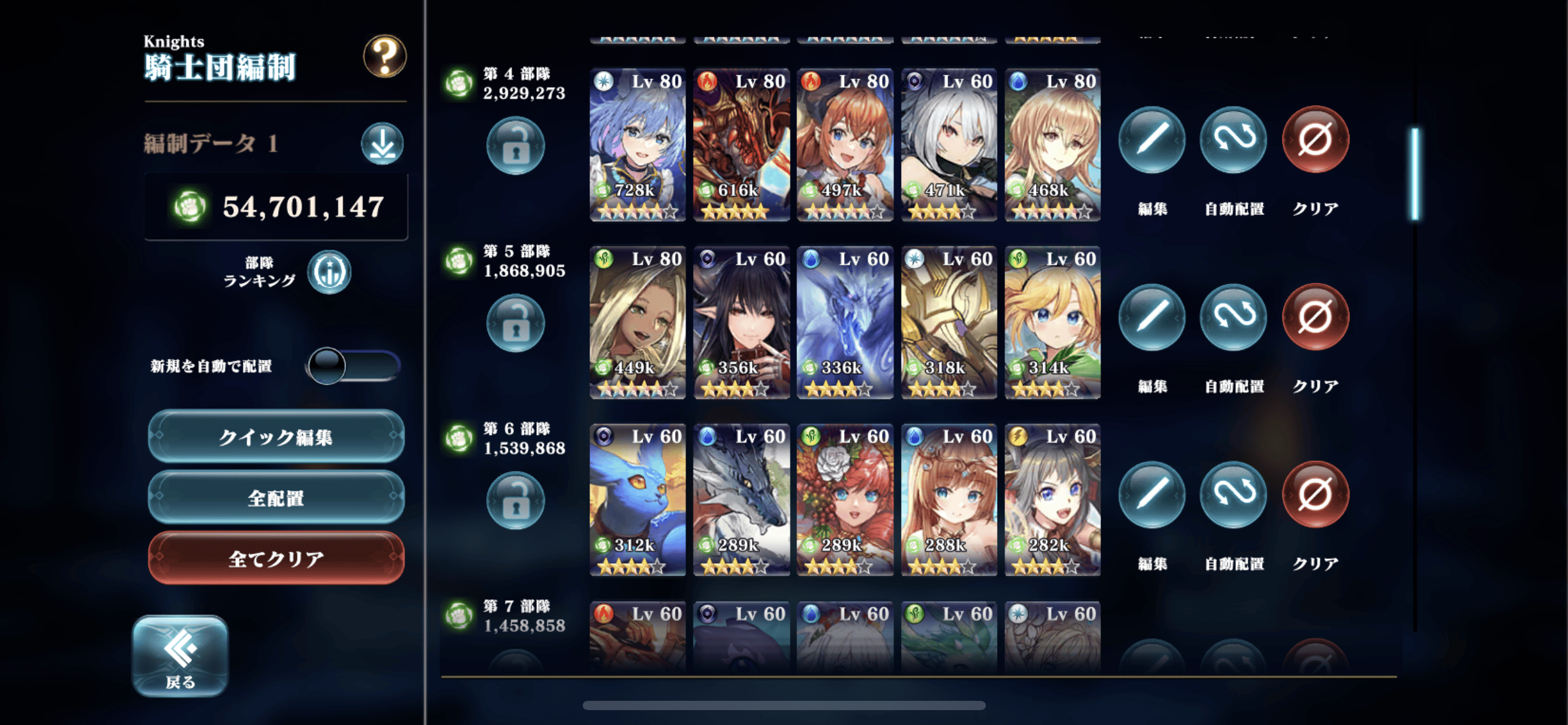Open the squad ranking
This screenshot has height=725, width=1568.
pyautogui.click(x=329, y=272)
